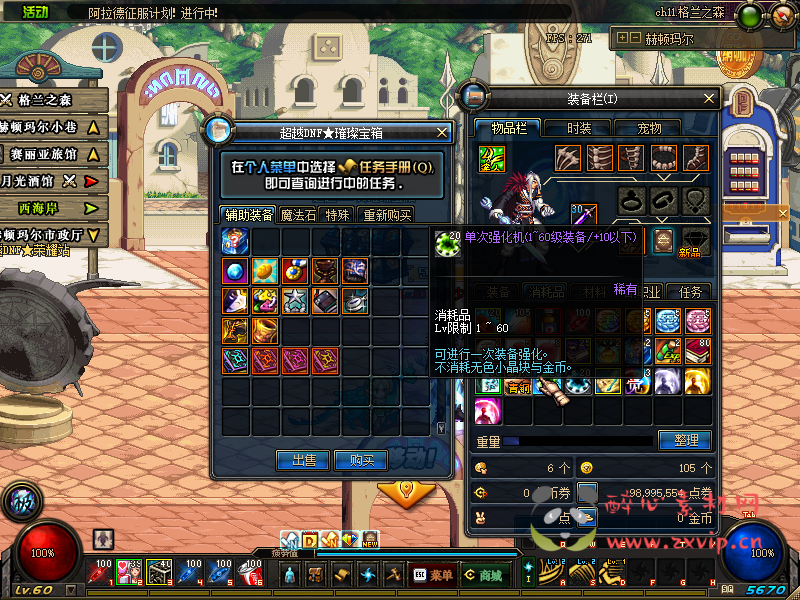Click the 出售 sell button
800x600 pixels.
pyautogui.click(x=304, y=460)
